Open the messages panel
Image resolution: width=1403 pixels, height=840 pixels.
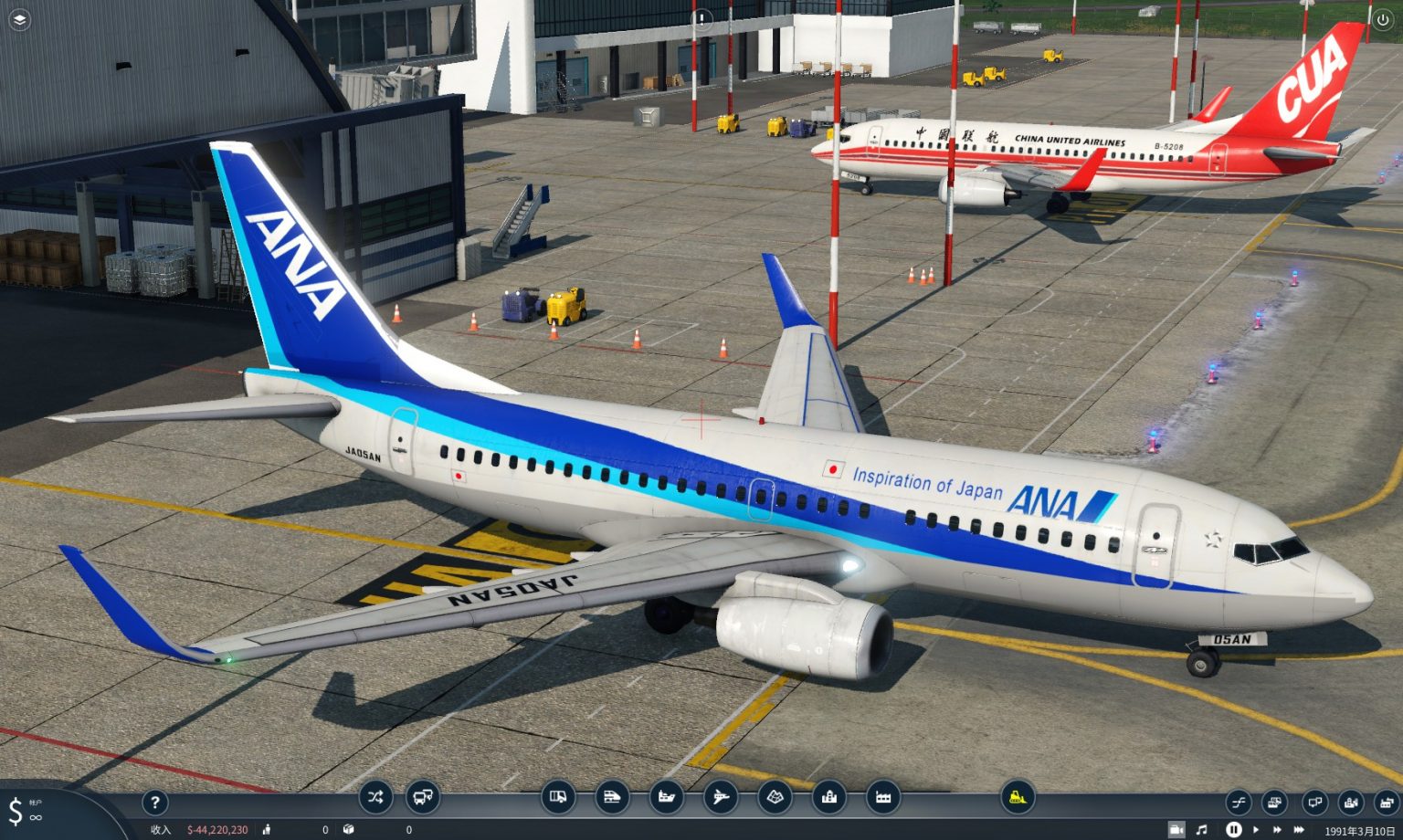click(x=1315, y=803)
